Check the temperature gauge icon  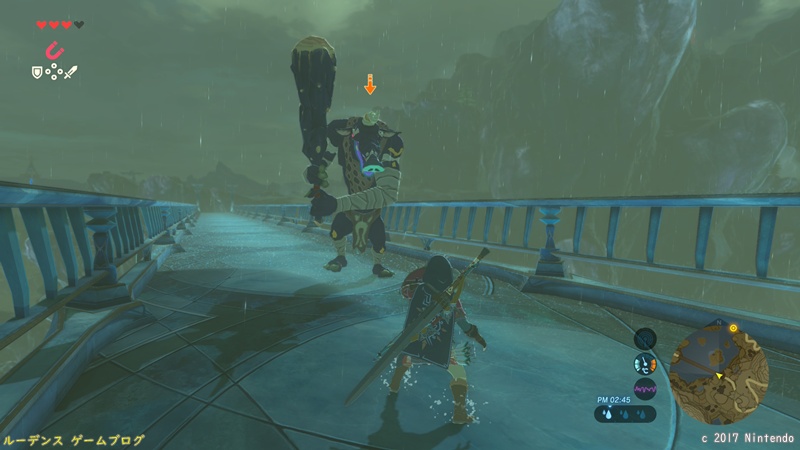point(645,364)
